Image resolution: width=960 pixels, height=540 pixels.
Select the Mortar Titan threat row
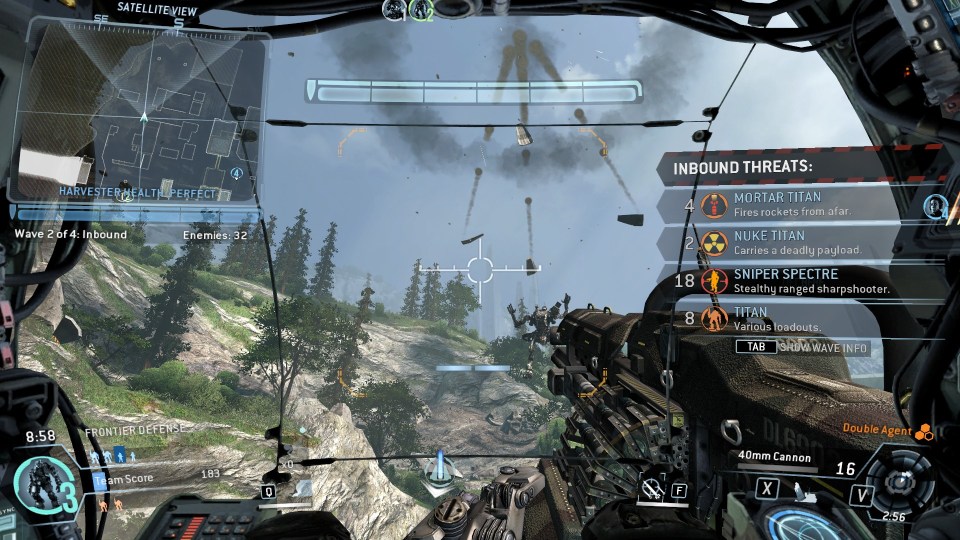coord(780,205)
